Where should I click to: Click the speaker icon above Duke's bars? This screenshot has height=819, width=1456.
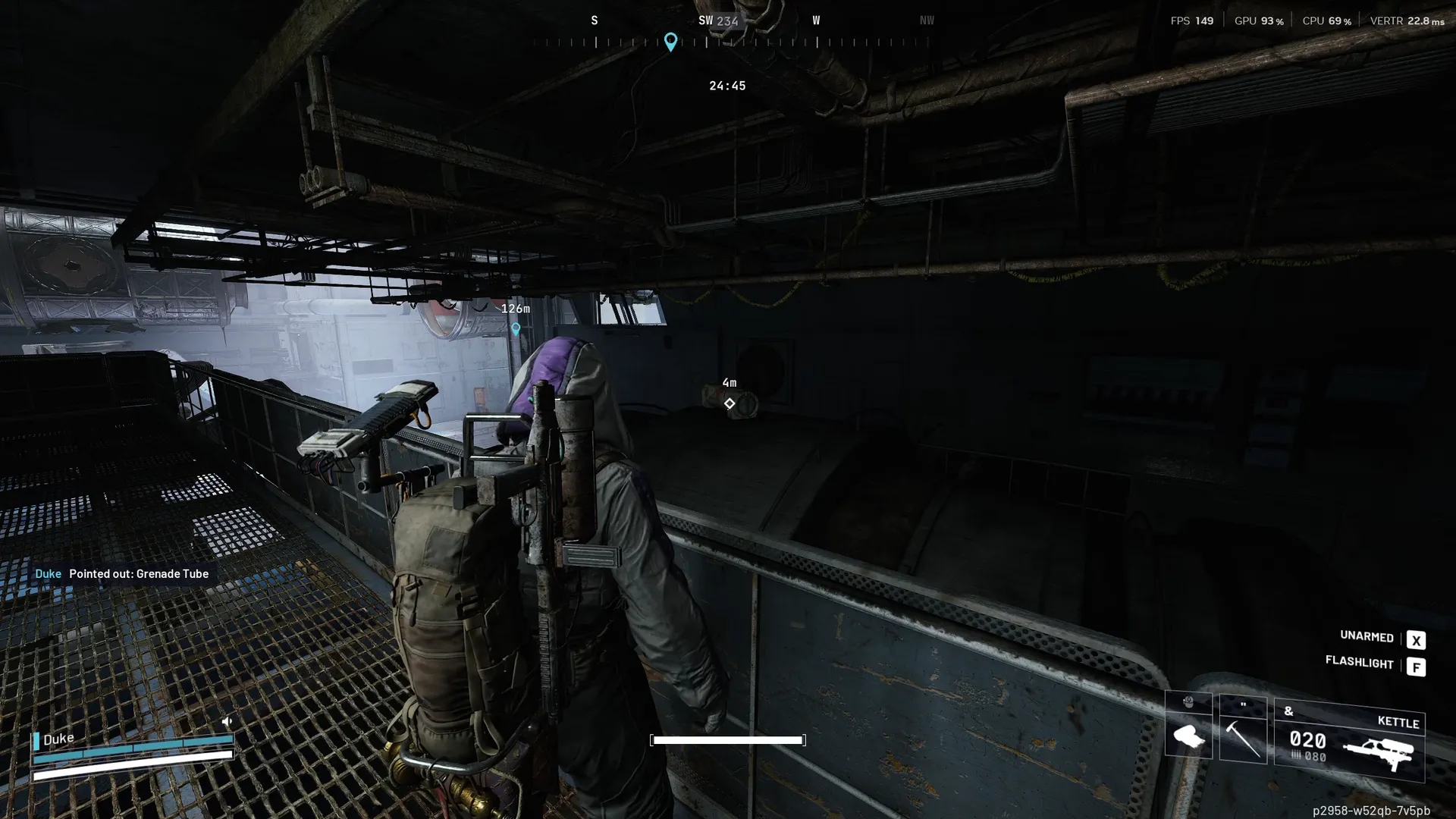[x=226, y=721]
